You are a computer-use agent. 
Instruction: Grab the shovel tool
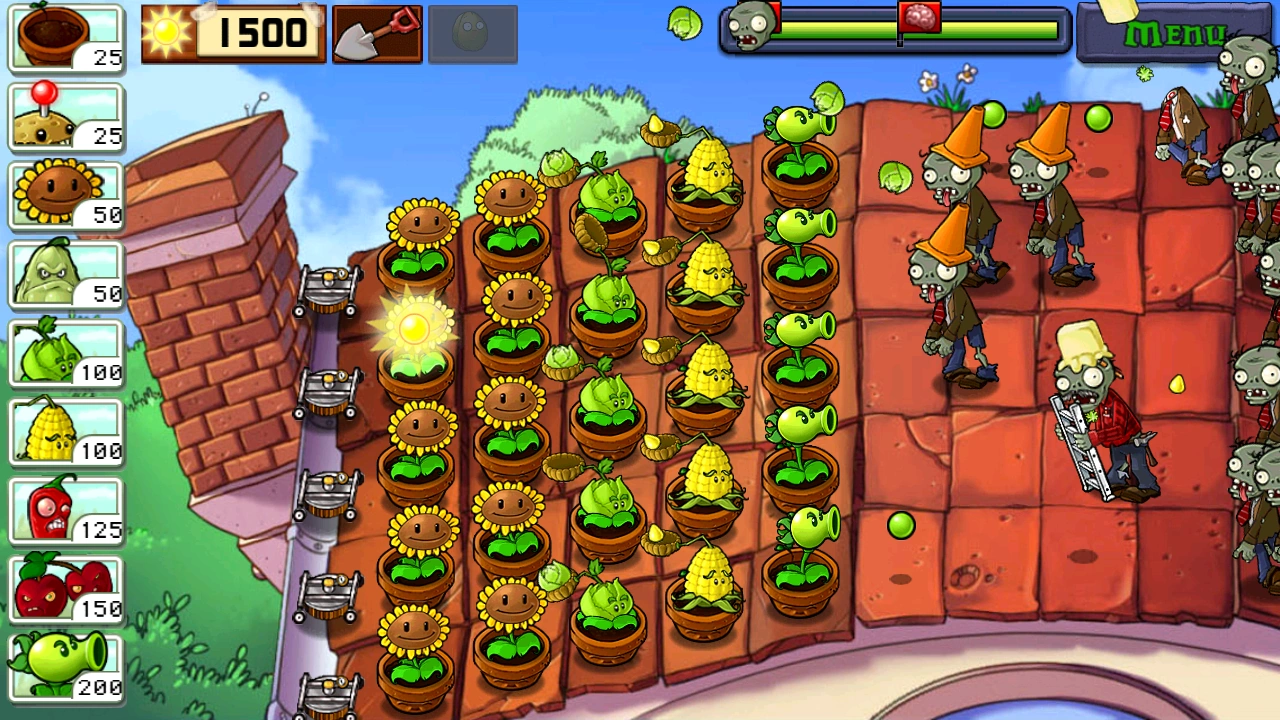[377, 34]
